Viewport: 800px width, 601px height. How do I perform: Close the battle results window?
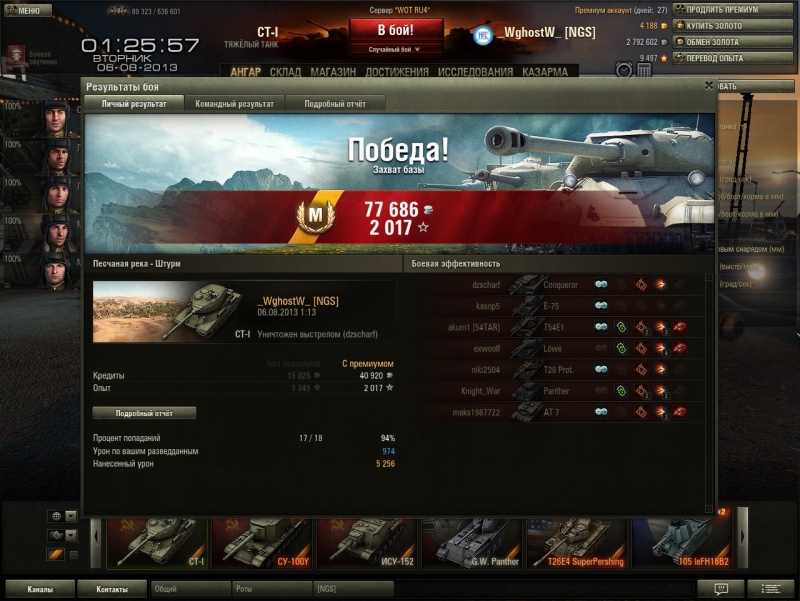pyautogui.click(x=709, y=86)
